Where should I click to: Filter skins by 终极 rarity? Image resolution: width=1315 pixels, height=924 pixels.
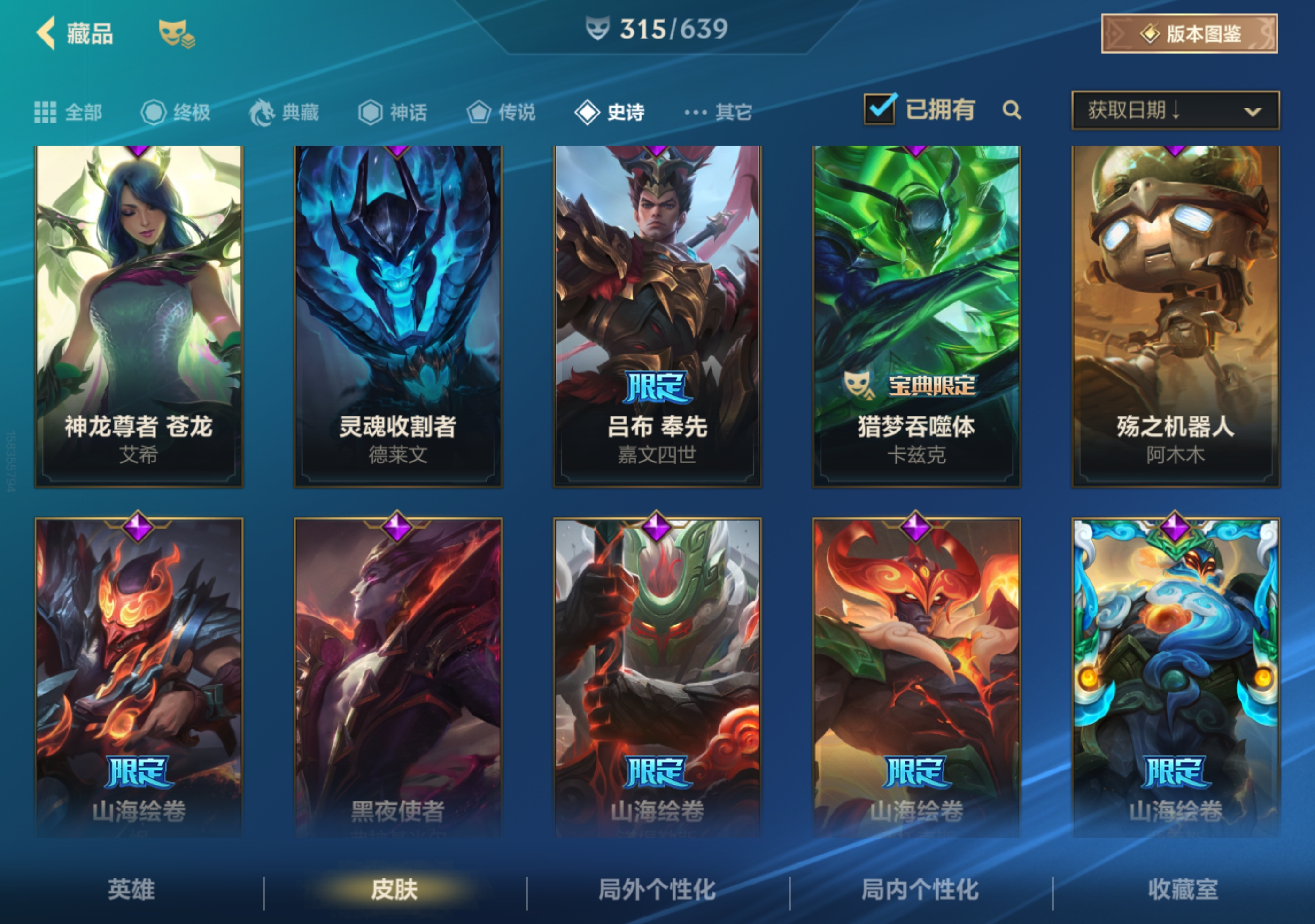pyautogui.click(x=177, y=112)
